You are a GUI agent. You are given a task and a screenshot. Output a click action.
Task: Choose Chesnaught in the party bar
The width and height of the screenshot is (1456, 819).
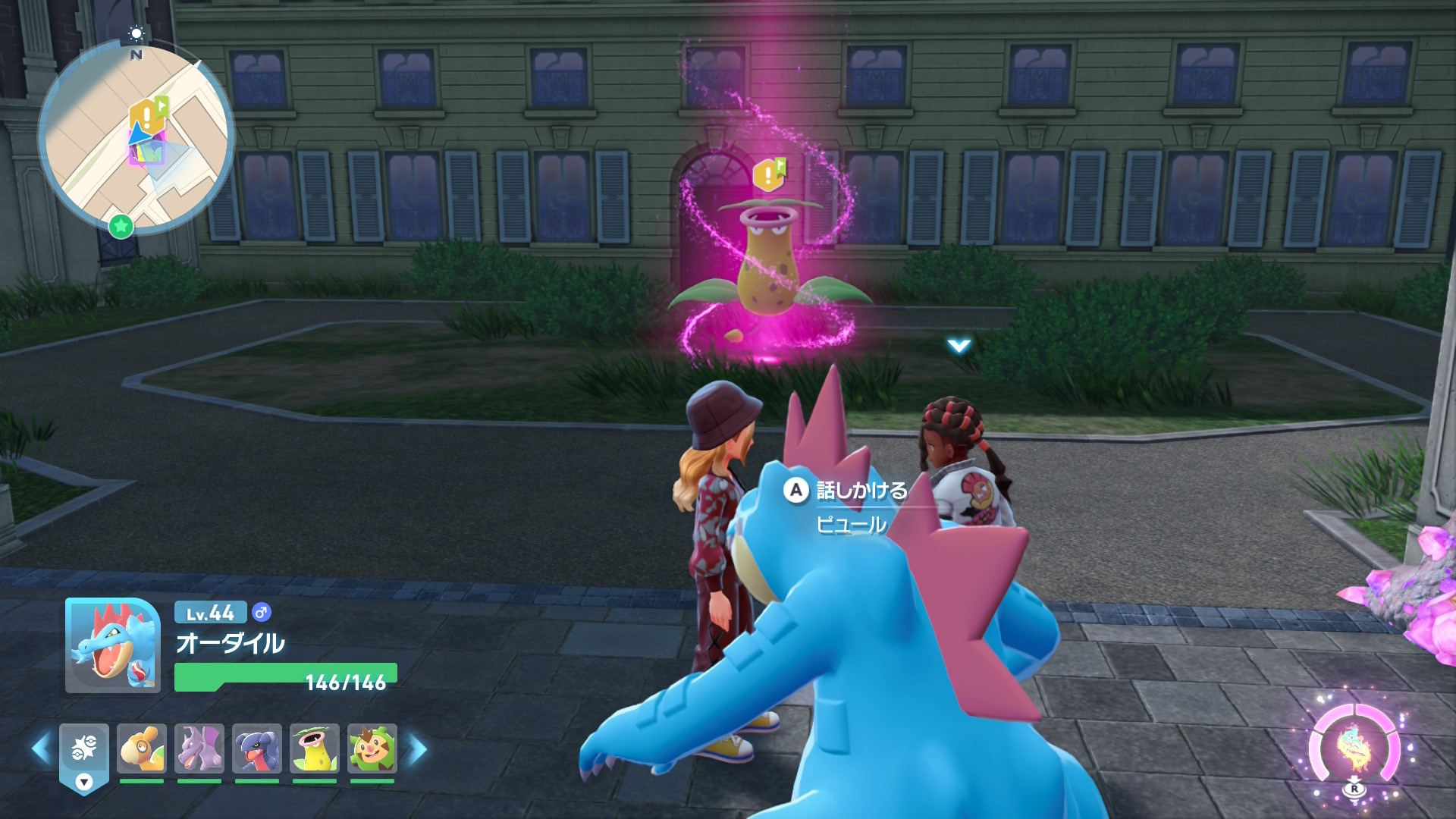pos(372,748)
